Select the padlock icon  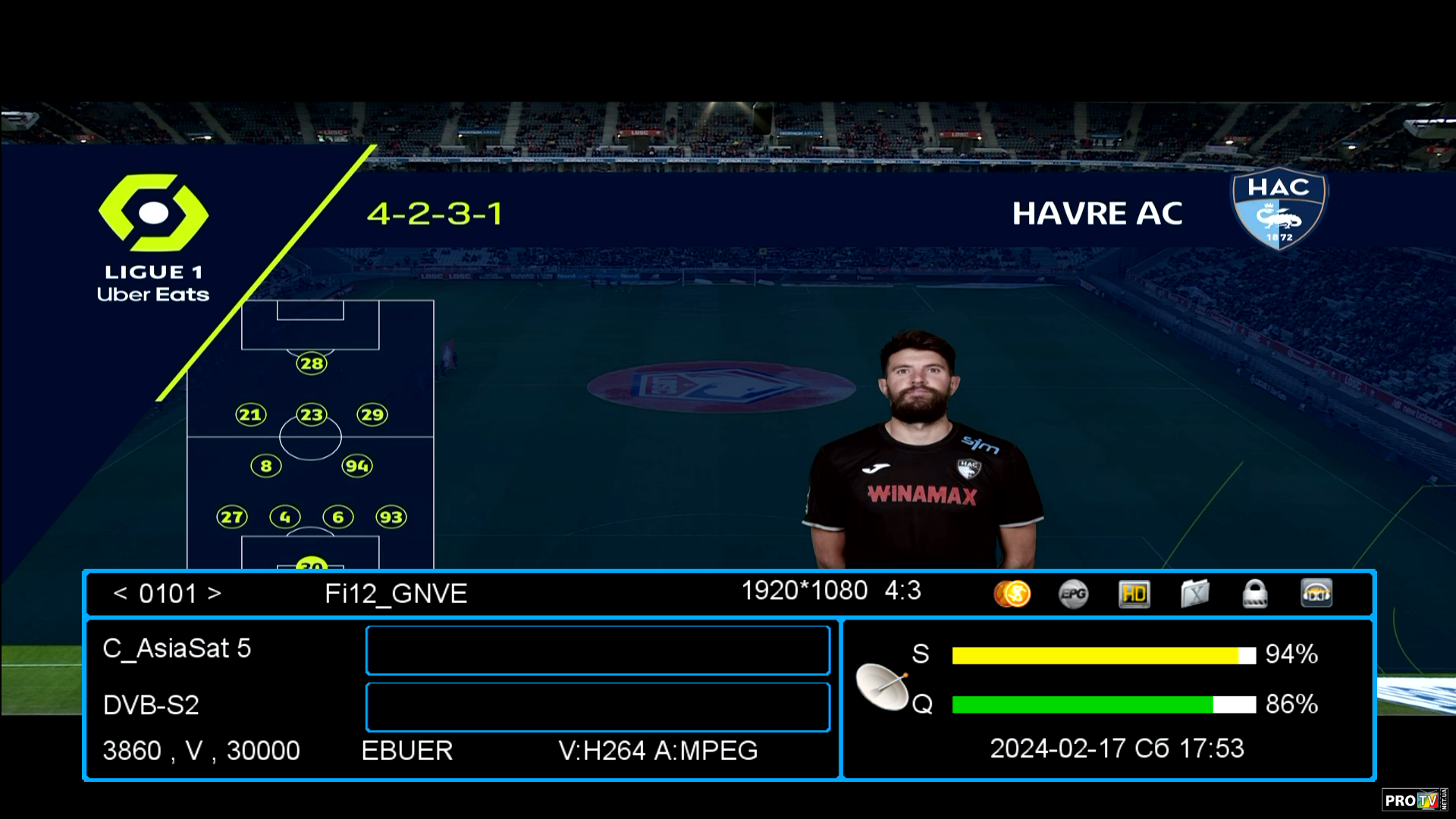pyautogui.click(x=1255, y=594)
